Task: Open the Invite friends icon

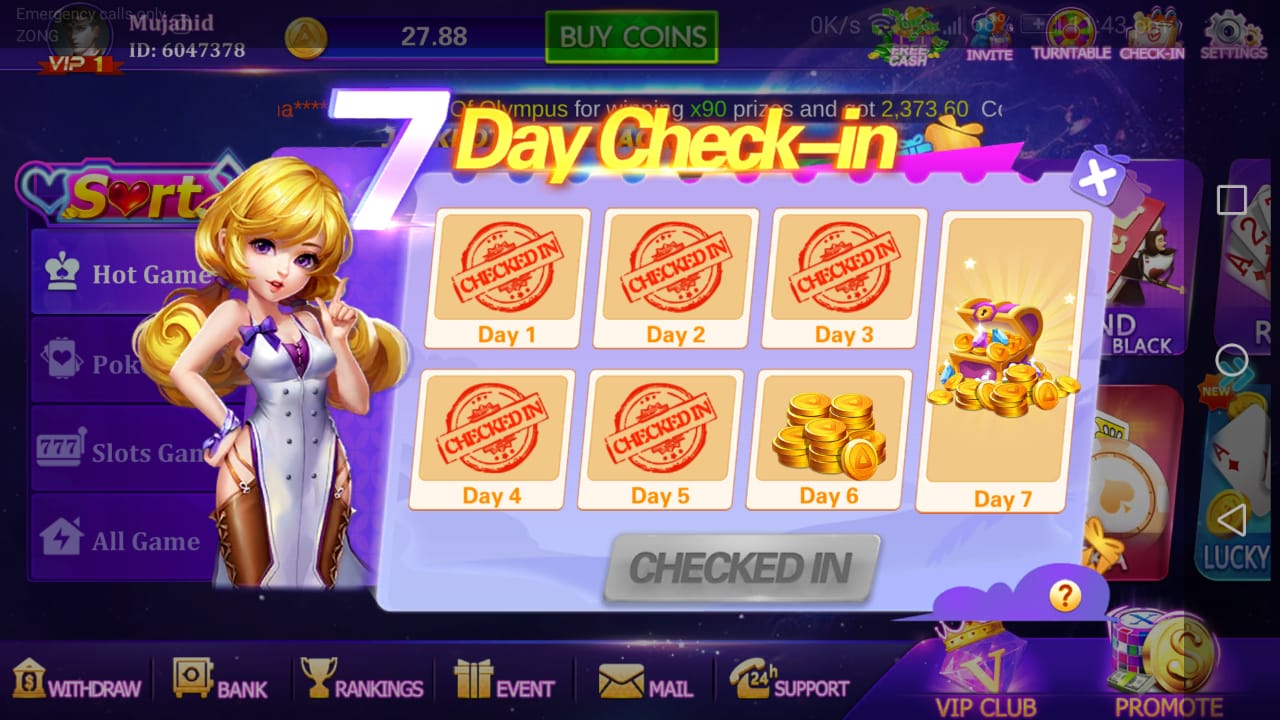Action: [x=989, y=35]
